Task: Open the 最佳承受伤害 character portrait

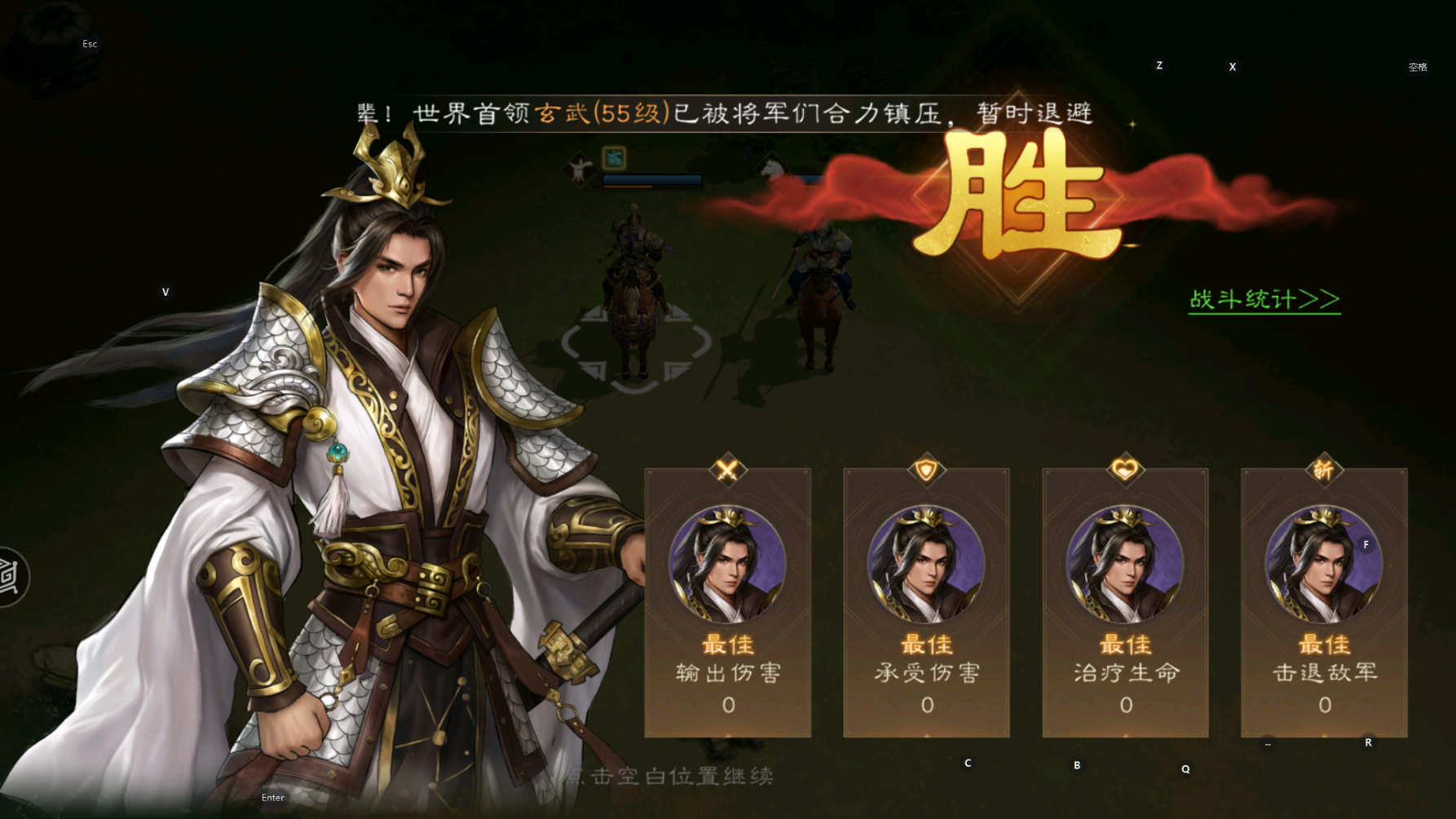Action: click(x=926, y=562)
